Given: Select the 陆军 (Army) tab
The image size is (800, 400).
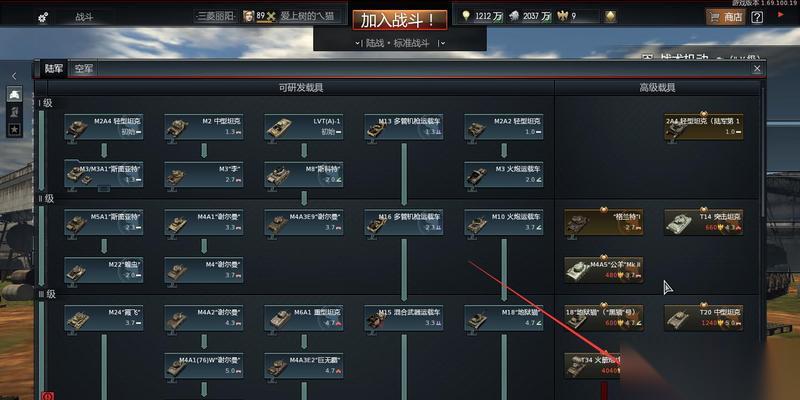Looking at the screenshot, I should pos(52,69).
